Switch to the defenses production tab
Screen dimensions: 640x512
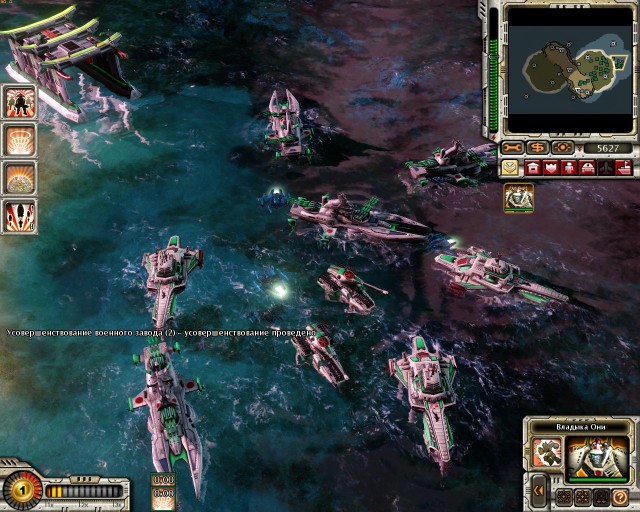tap(551, 168)
